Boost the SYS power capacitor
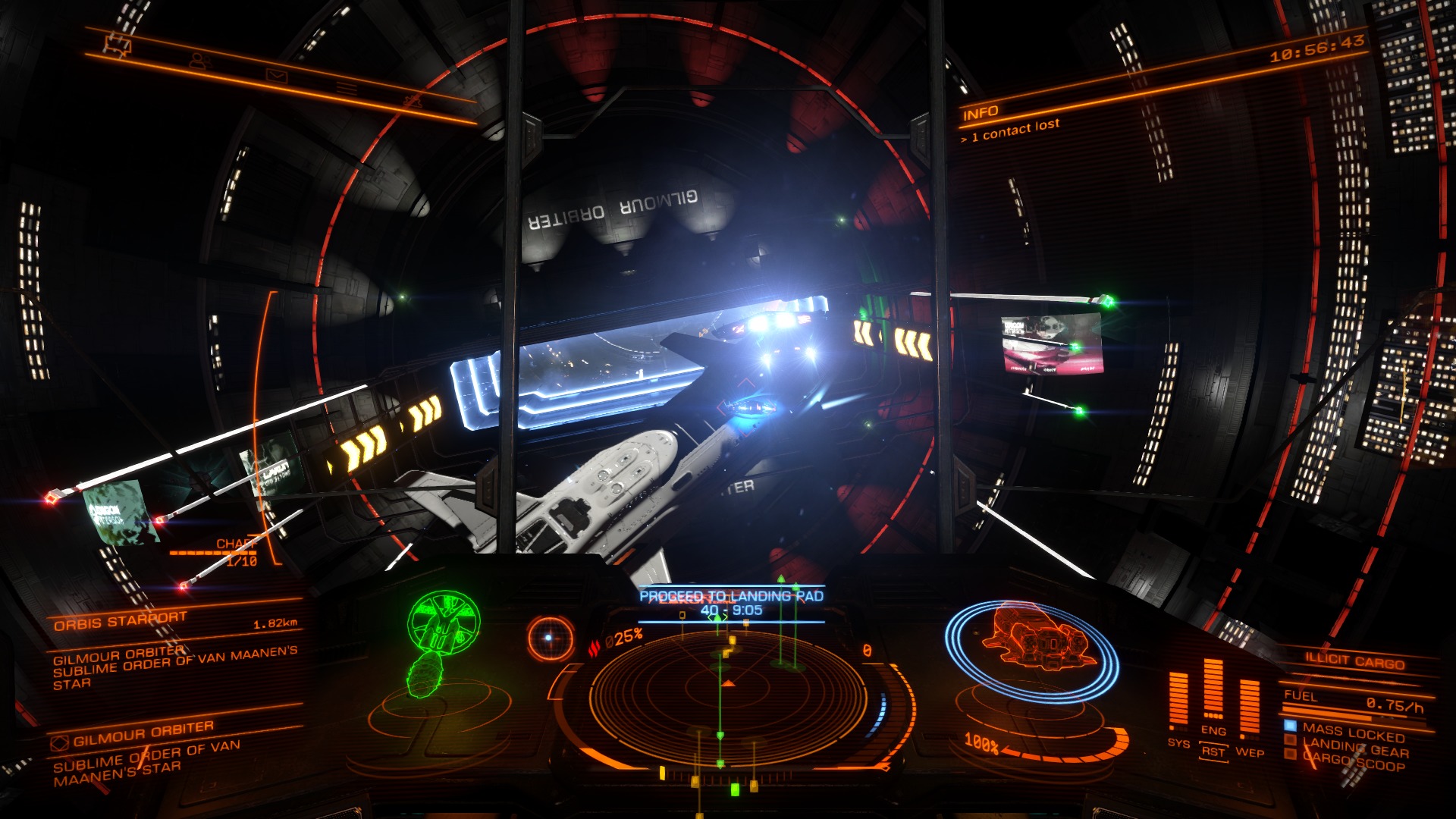1456x819 pixels. 1178,698
